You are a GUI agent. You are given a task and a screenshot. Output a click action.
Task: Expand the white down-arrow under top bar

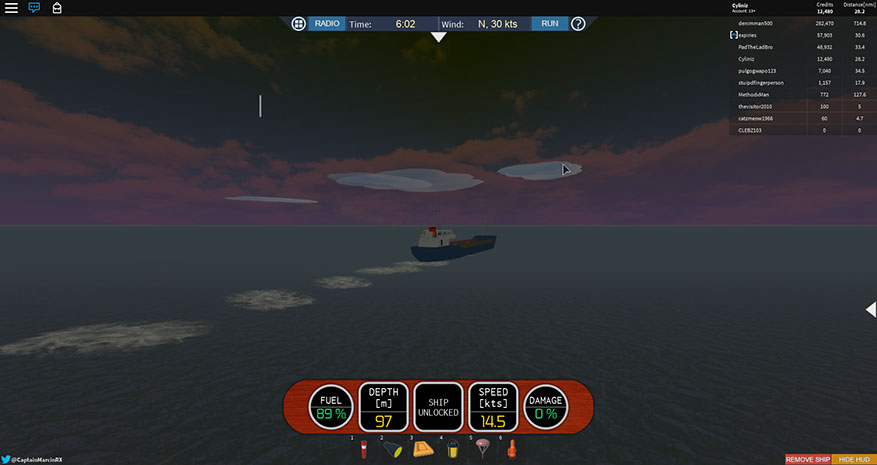click(438, 38)
